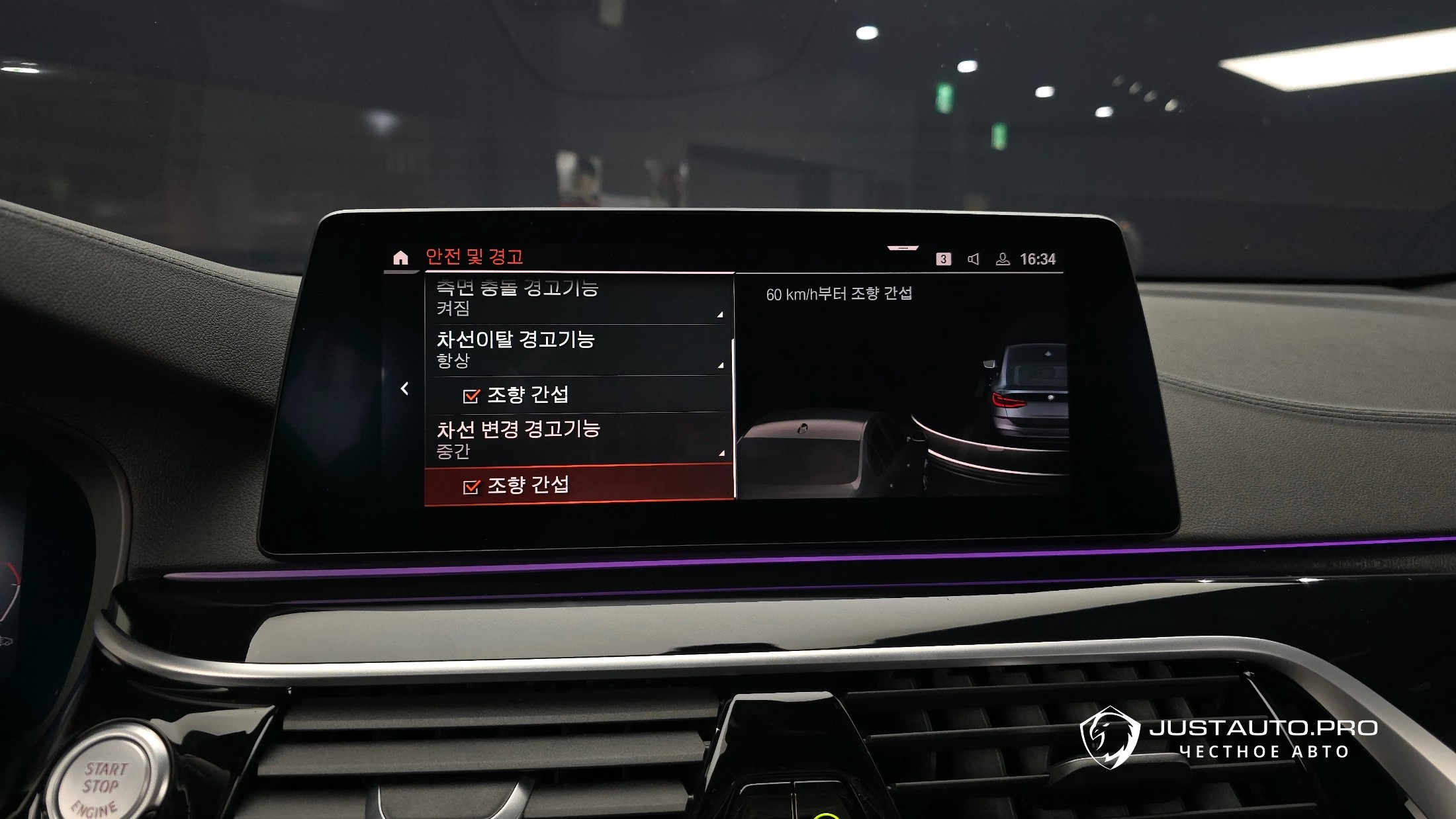Select the speaker volume status icon
Screen dimensions: 1456x819
tap(974, 259)
